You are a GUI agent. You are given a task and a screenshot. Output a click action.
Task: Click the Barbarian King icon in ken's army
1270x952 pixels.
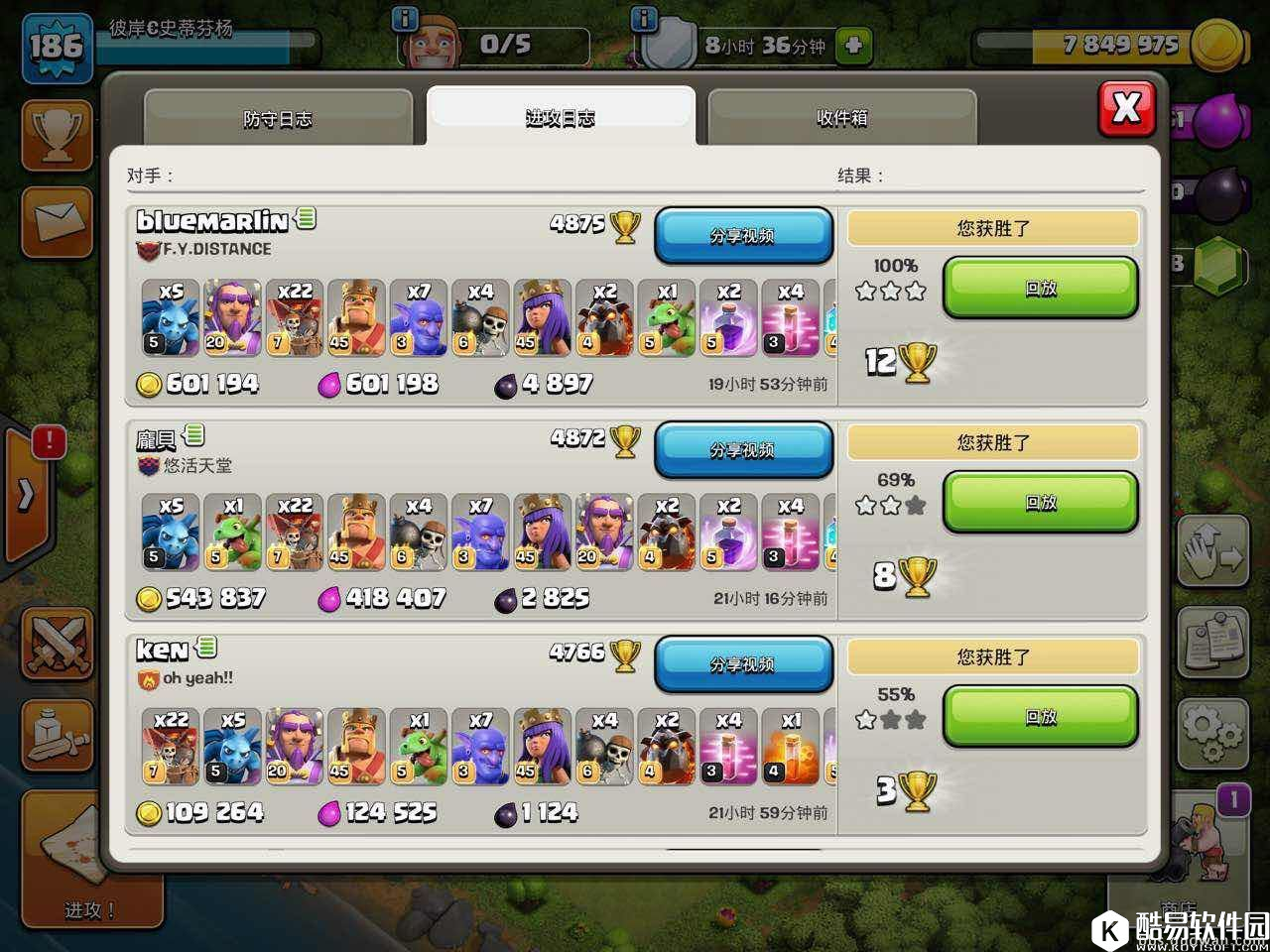coord(357,747)
